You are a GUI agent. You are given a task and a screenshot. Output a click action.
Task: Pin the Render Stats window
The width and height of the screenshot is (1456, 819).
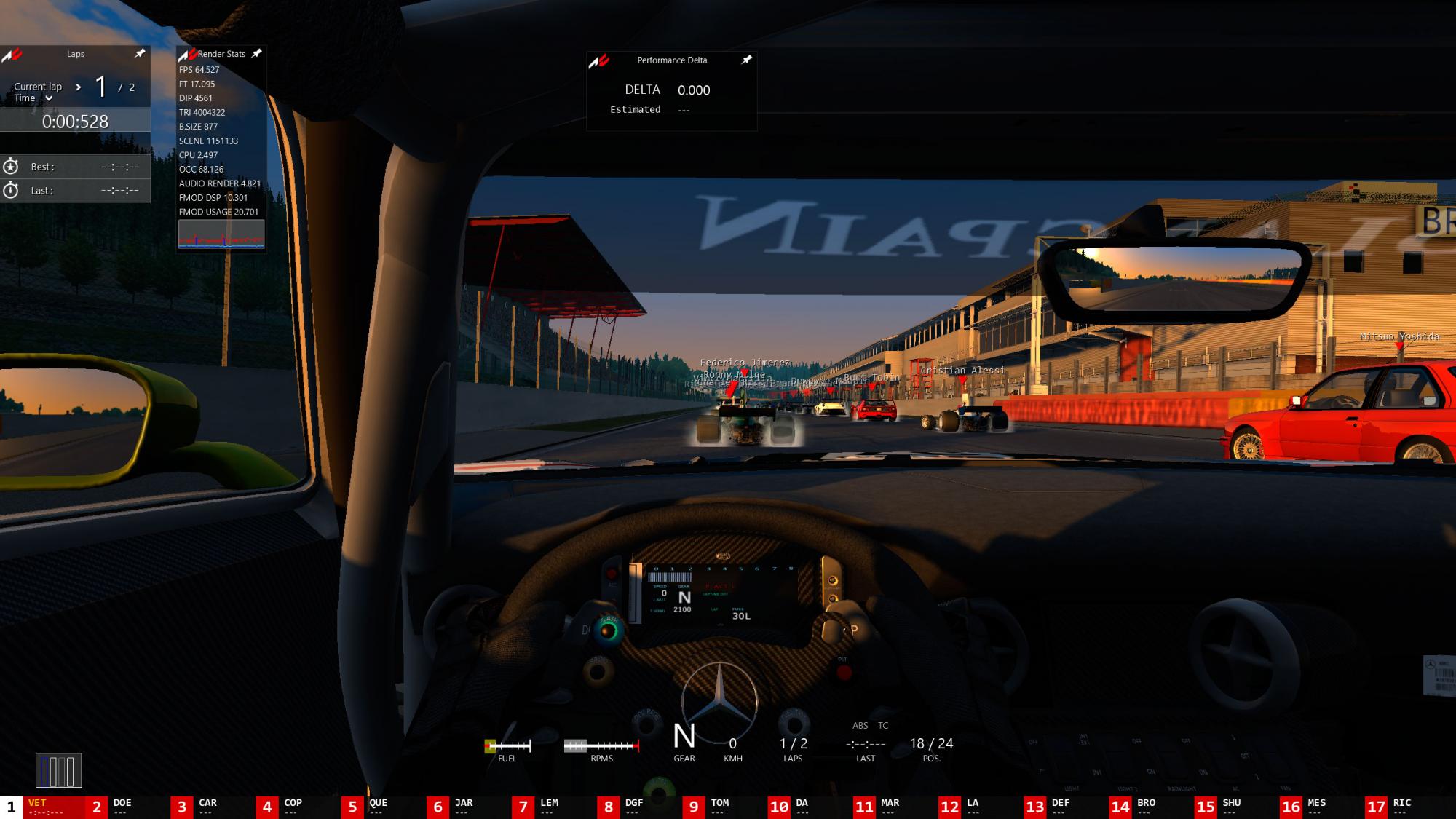coord(256,53)
